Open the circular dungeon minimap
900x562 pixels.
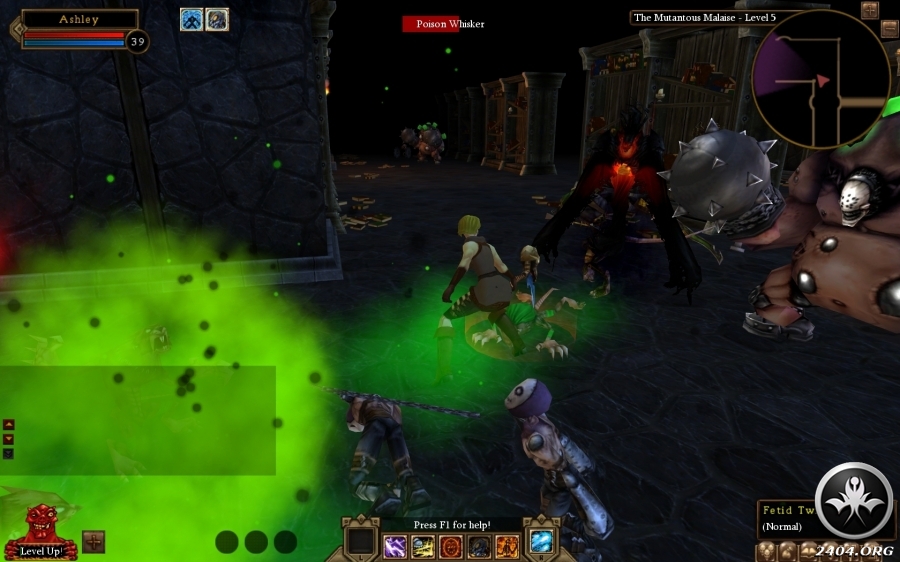coord(820,78)
